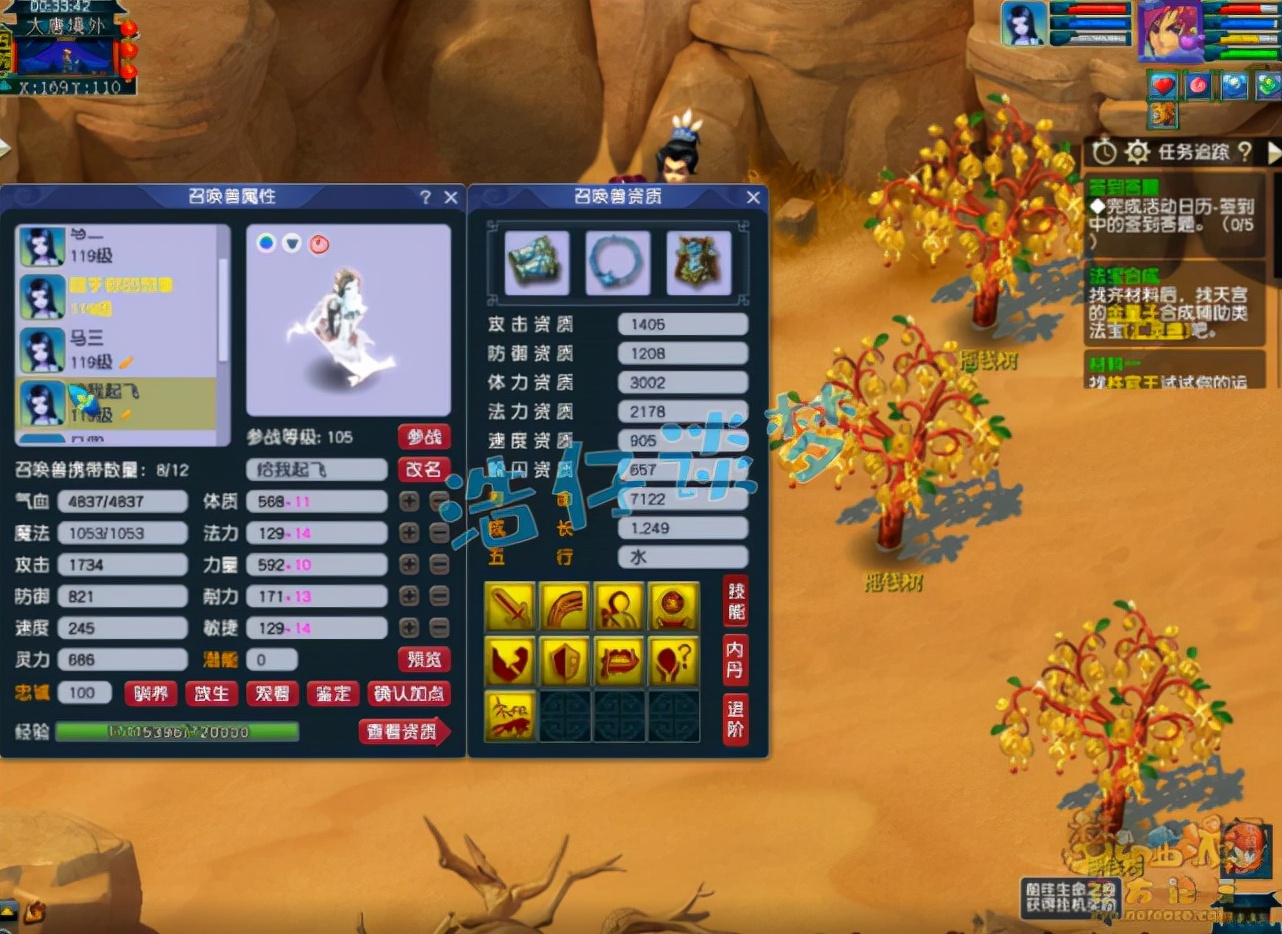Switch to the 进阶 tab
Screen dimensions: 1282x934
[735, 719]
